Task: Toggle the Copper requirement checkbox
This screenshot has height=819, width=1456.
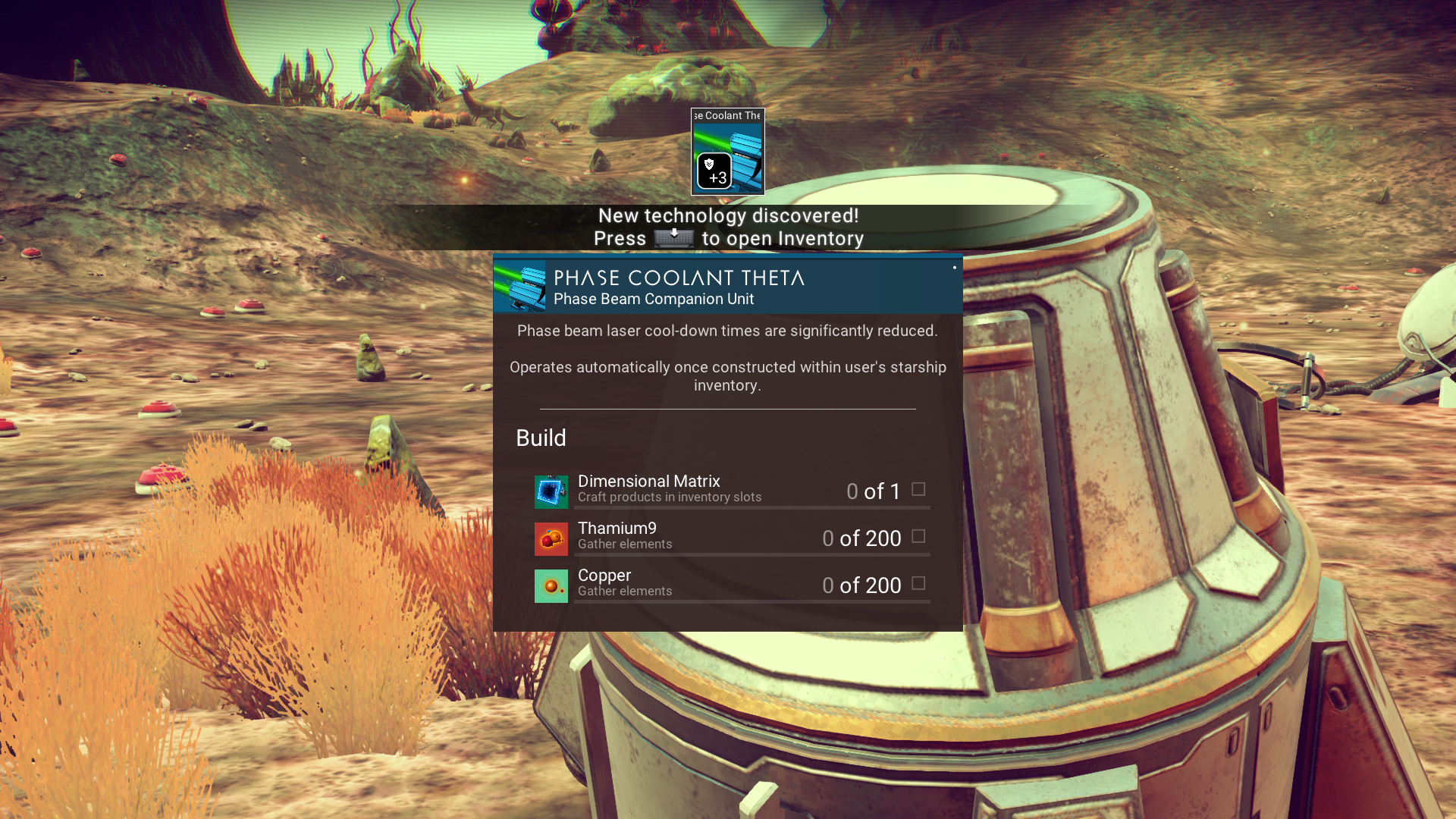Action: (918, 584)
